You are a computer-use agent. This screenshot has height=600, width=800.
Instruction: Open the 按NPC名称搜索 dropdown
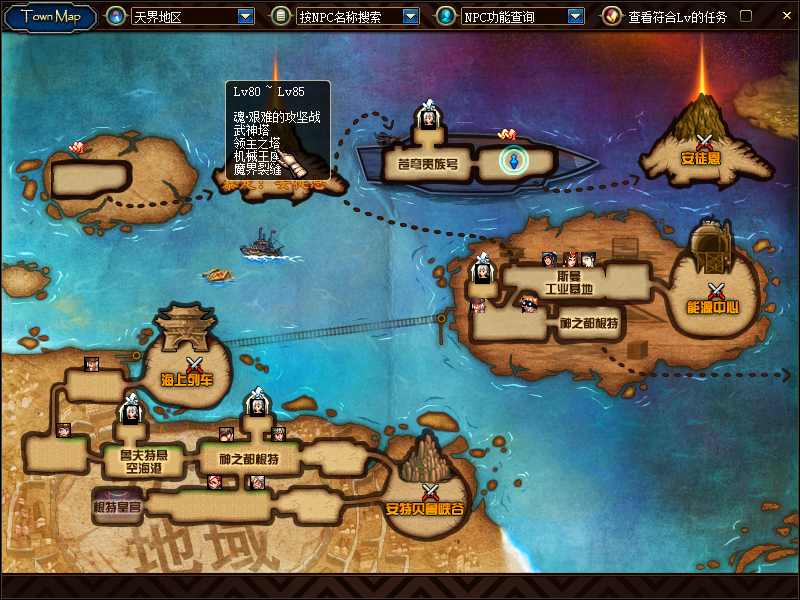coord(410,16)
